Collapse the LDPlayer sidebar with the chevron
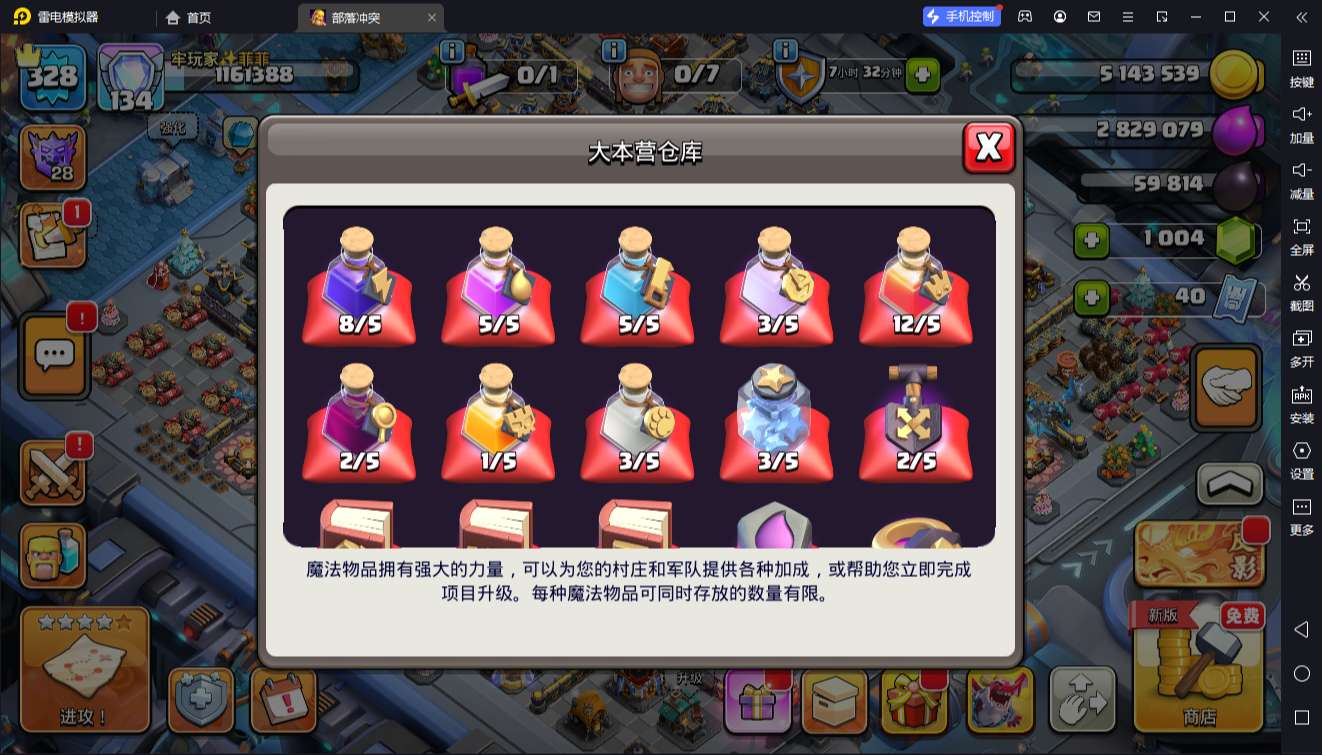The image size is (1322, 755). click(1301, 16)
